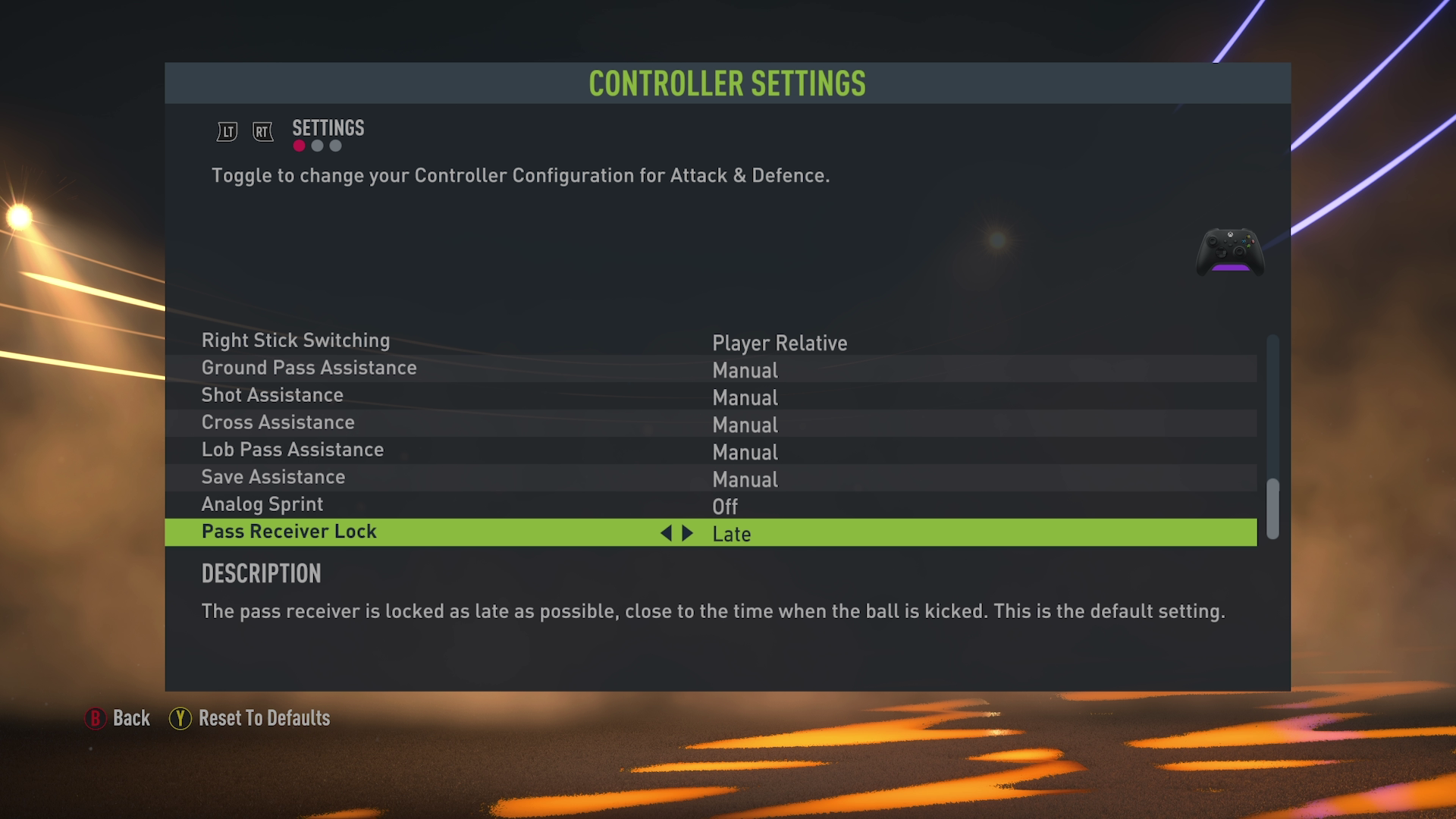
Task: Click the yellow Y button icon
Action: [180, 717]
